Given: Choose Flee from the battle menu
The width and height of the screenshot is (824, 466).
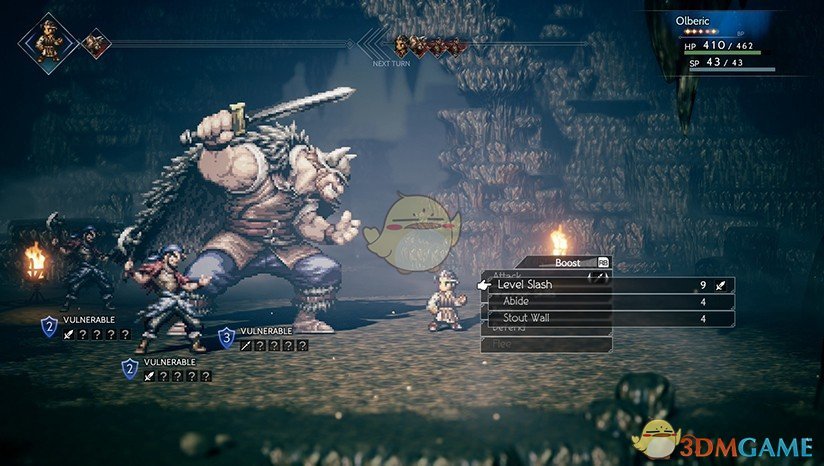Looking at the screenshot, I should (x=546, y=344).
